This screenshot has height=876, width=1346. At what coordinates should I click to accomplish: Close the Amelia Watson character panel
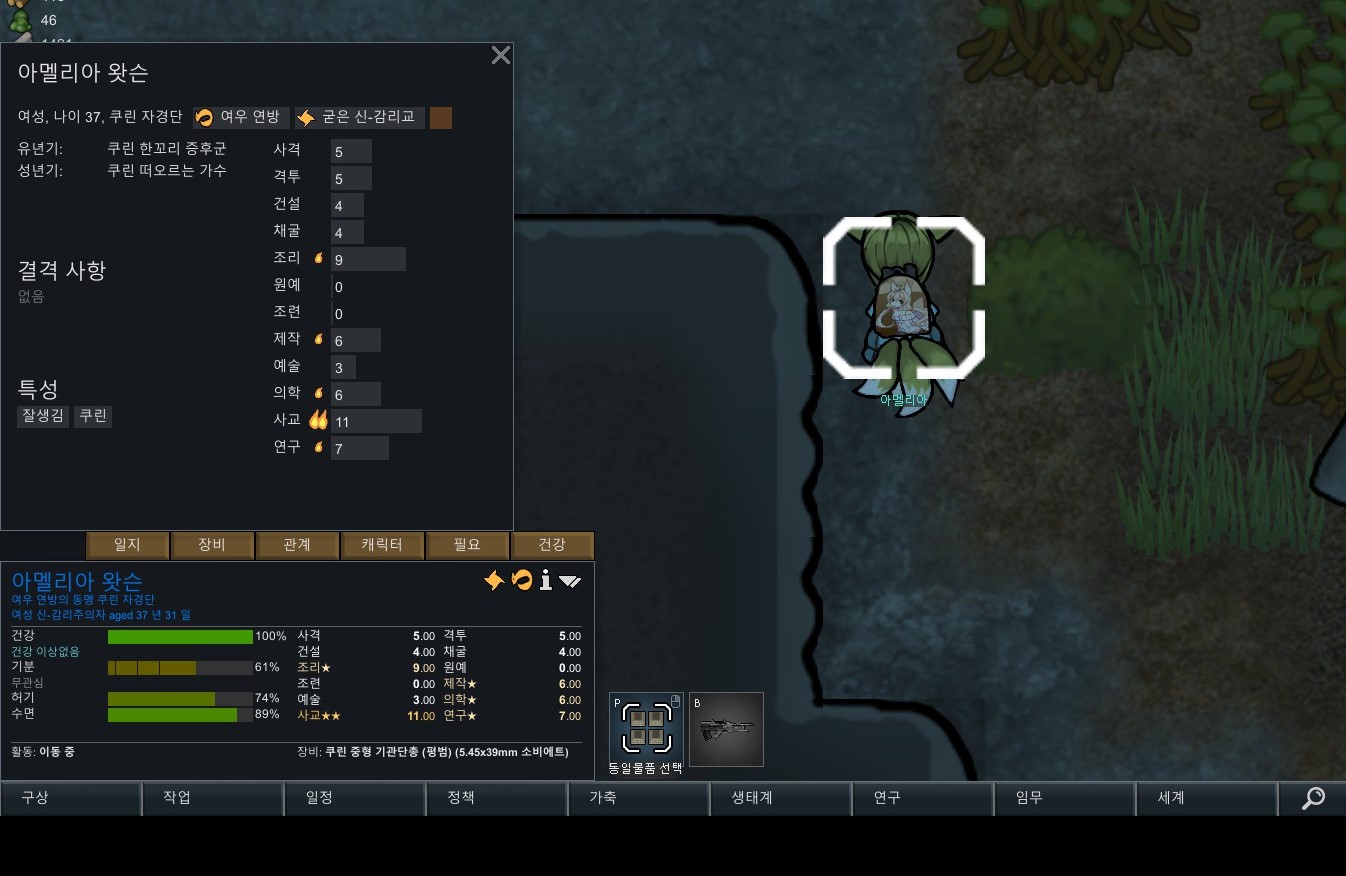pos(501,56)
